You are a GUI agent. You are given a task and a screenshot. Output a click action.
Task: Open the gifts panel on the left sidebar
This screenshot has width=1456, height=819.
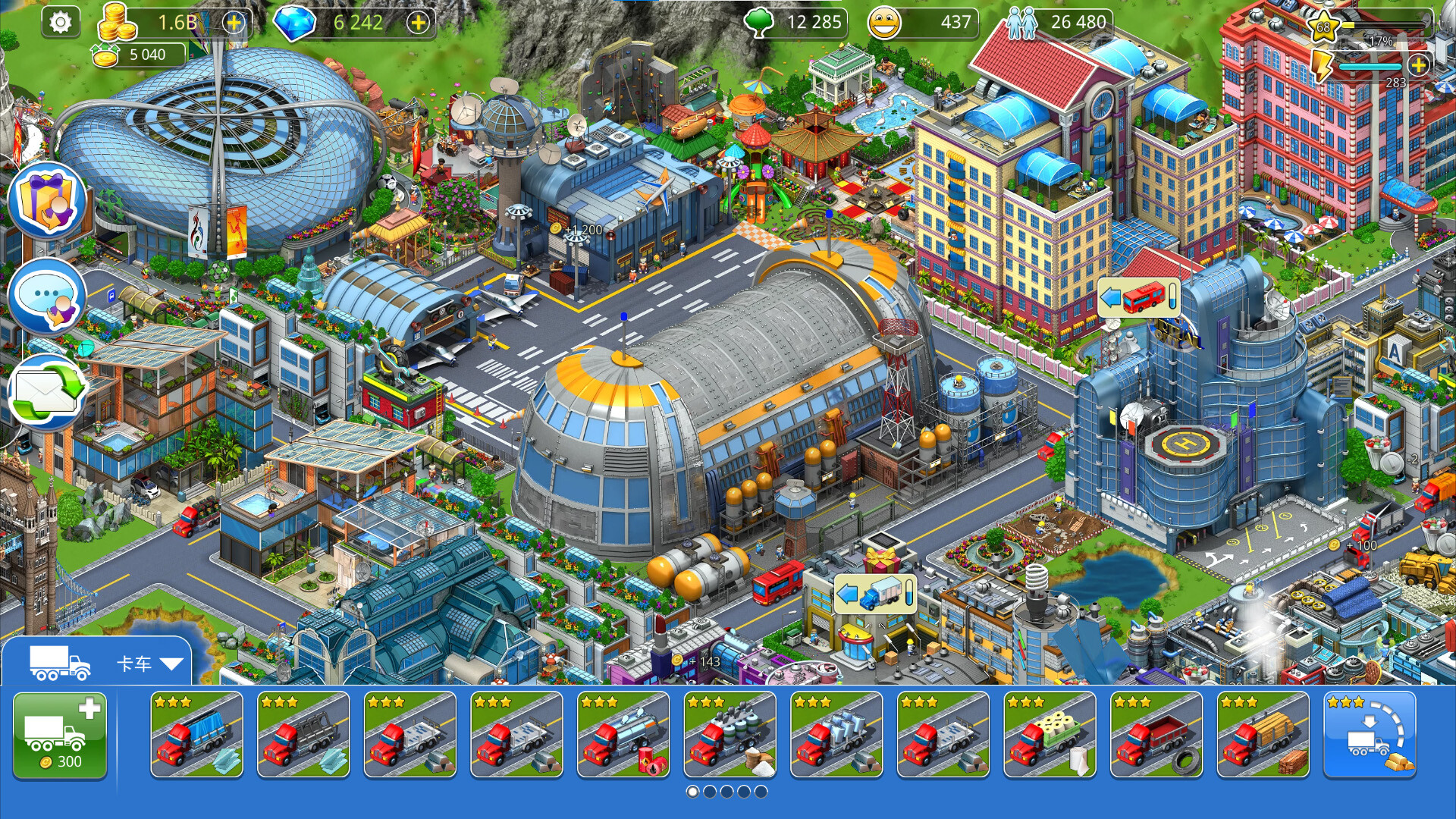point(47,199)
